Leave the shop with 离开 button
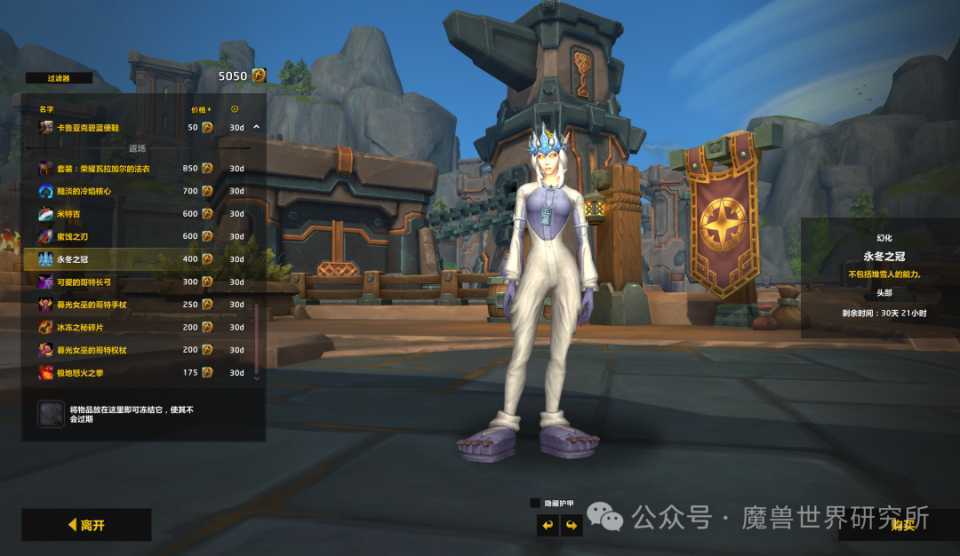Viewport: 960px width, 556px height. [87, 524]
